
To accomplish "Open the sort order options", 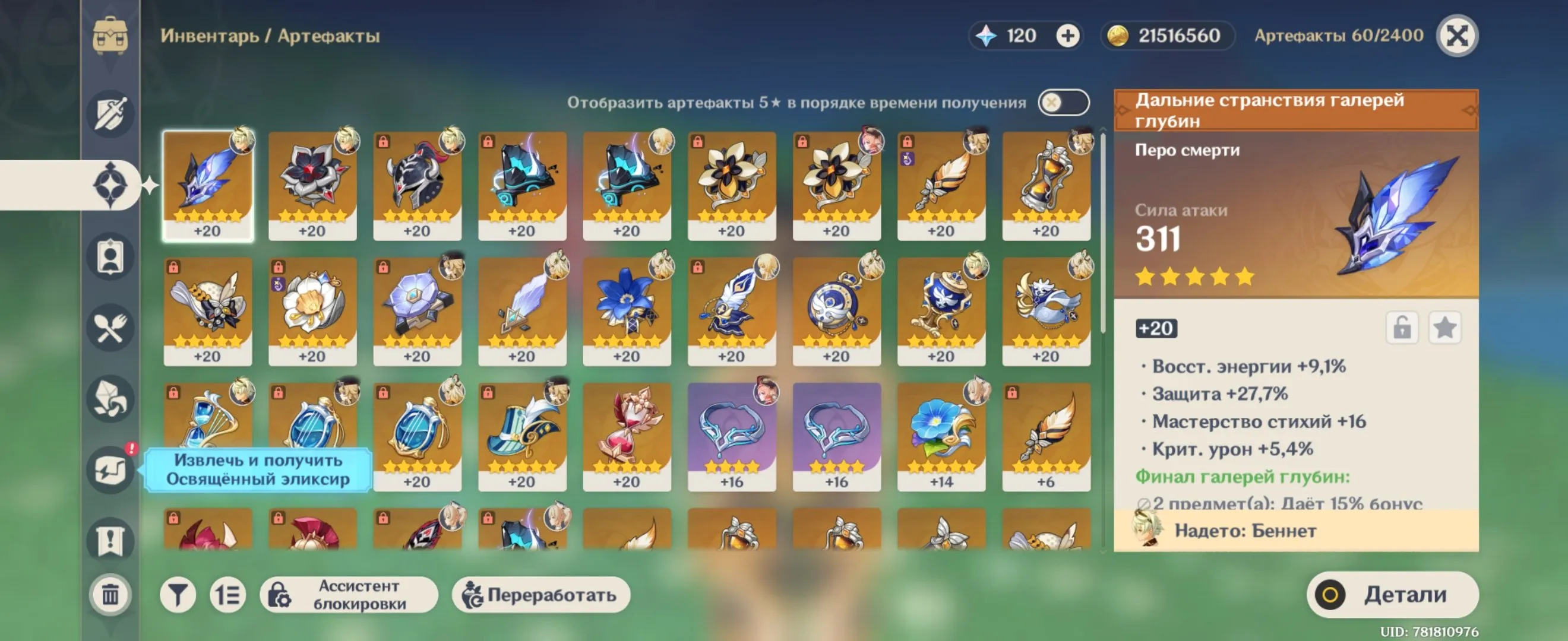I will 228,594.
